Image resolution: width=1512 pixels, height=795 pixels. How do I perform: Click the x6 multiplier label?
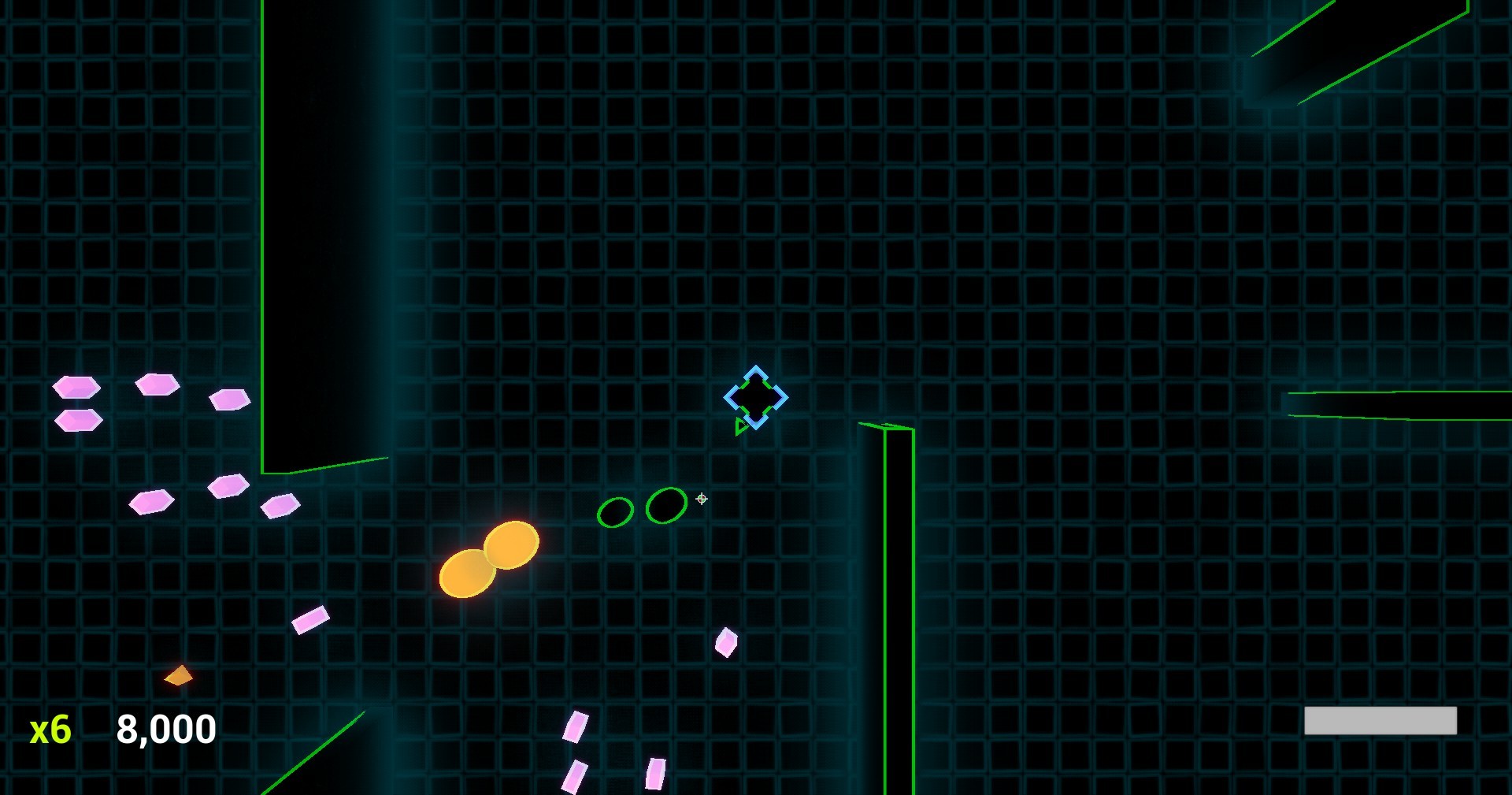[50, 730]
